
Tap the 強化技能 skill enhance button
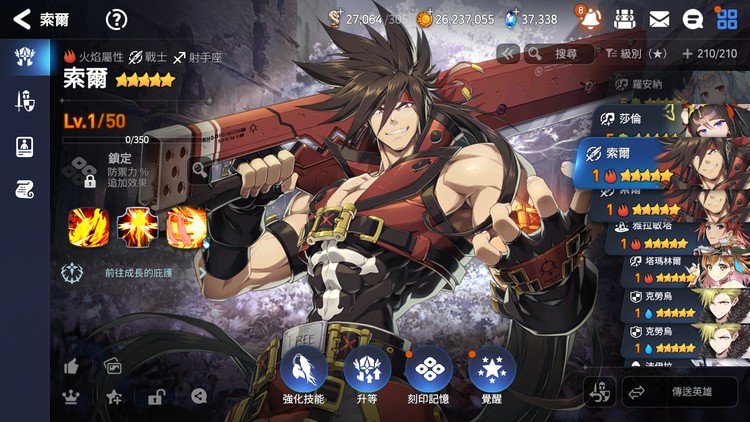pos(303,376)
